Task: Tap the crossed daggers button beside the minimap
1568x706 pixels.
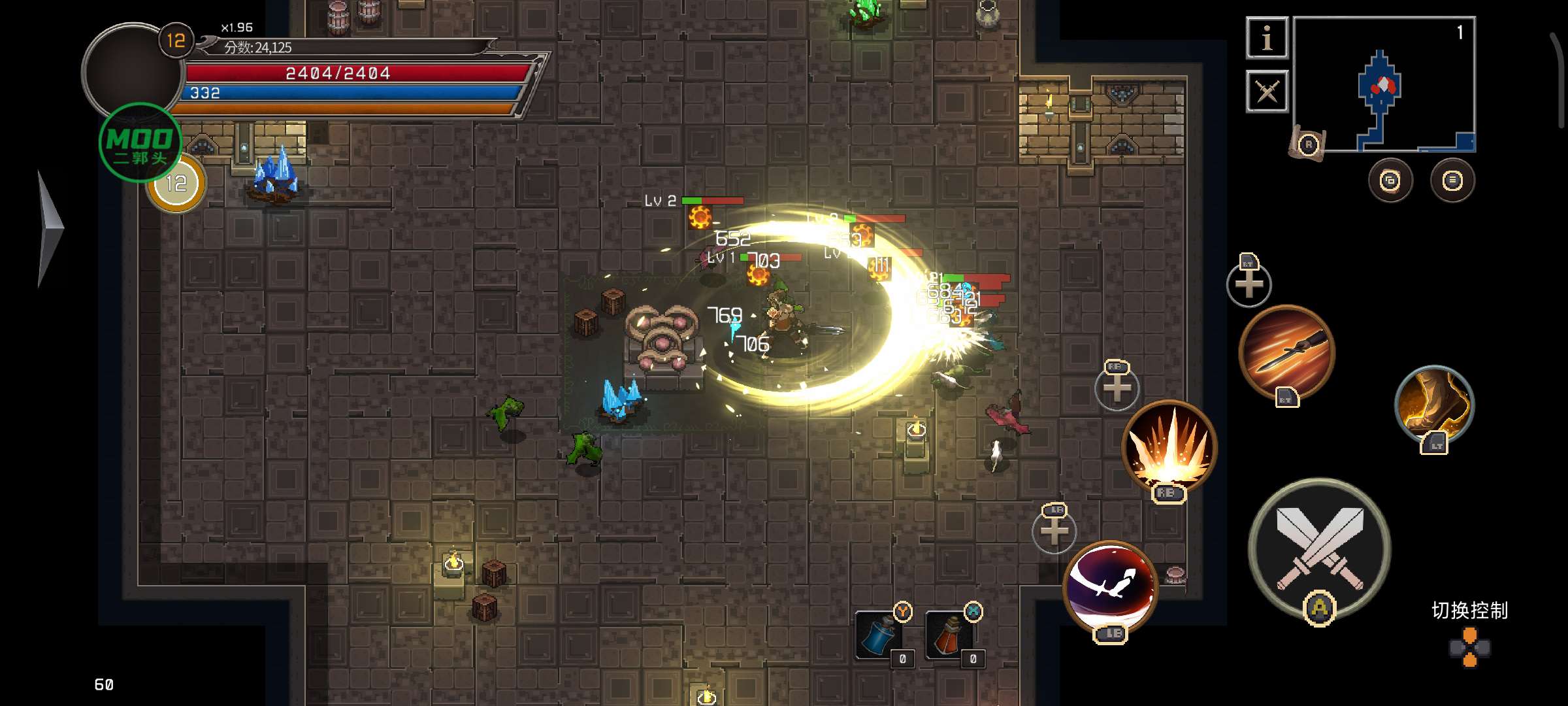Action: point(1267,91)
